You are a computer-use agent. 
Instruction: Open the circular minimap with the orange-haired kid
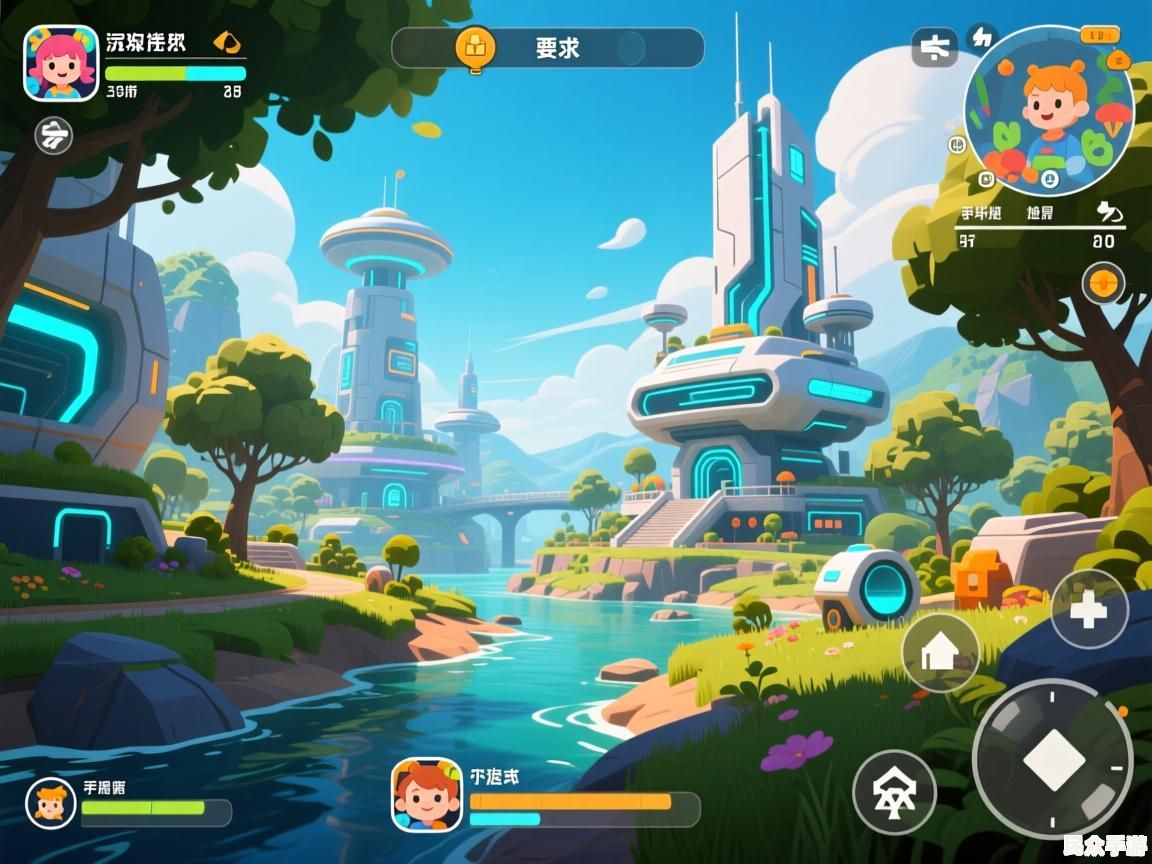click(1048, 110)
